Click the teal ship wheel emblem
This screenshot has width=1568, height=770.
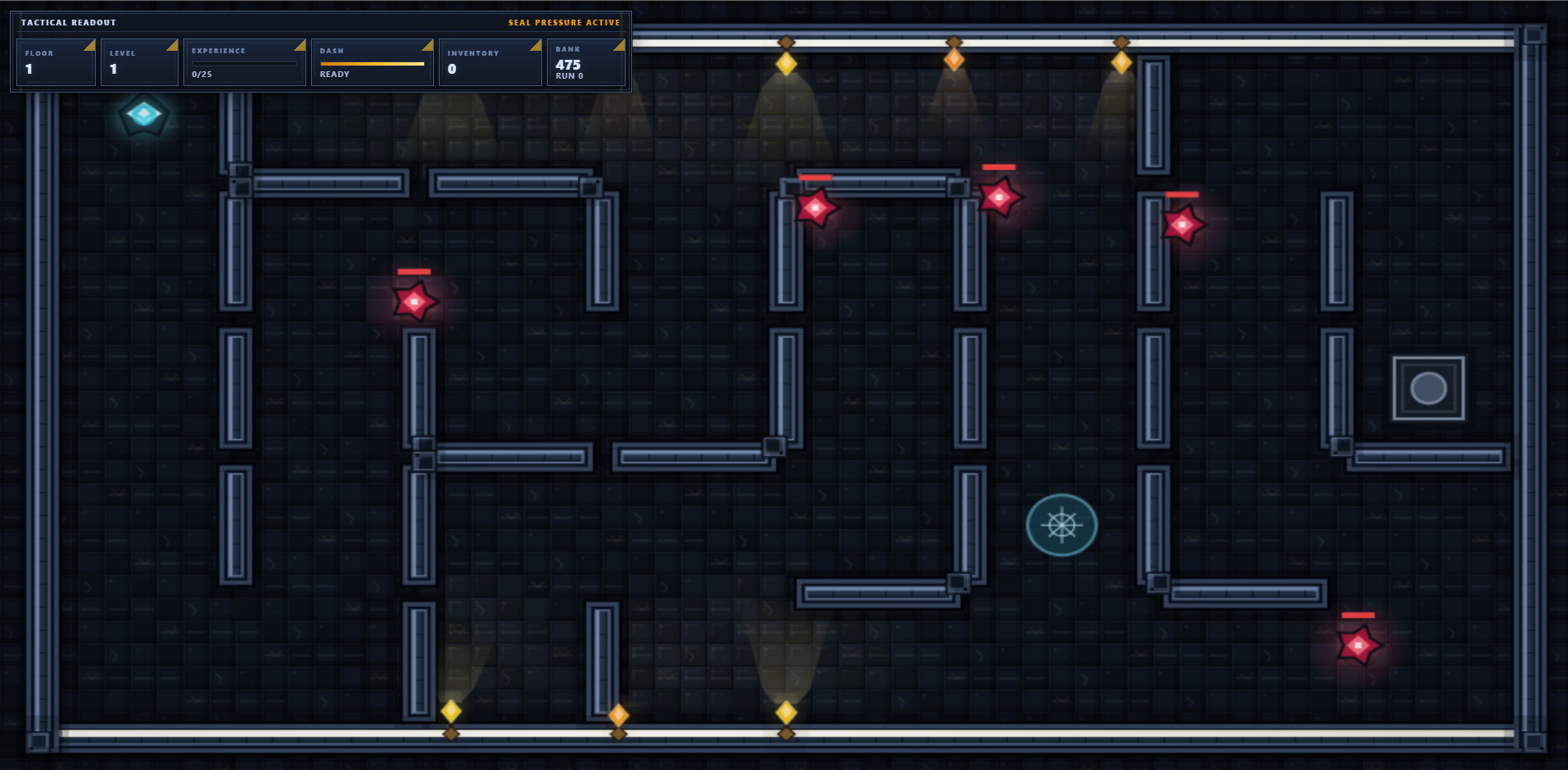[1061, 525]
